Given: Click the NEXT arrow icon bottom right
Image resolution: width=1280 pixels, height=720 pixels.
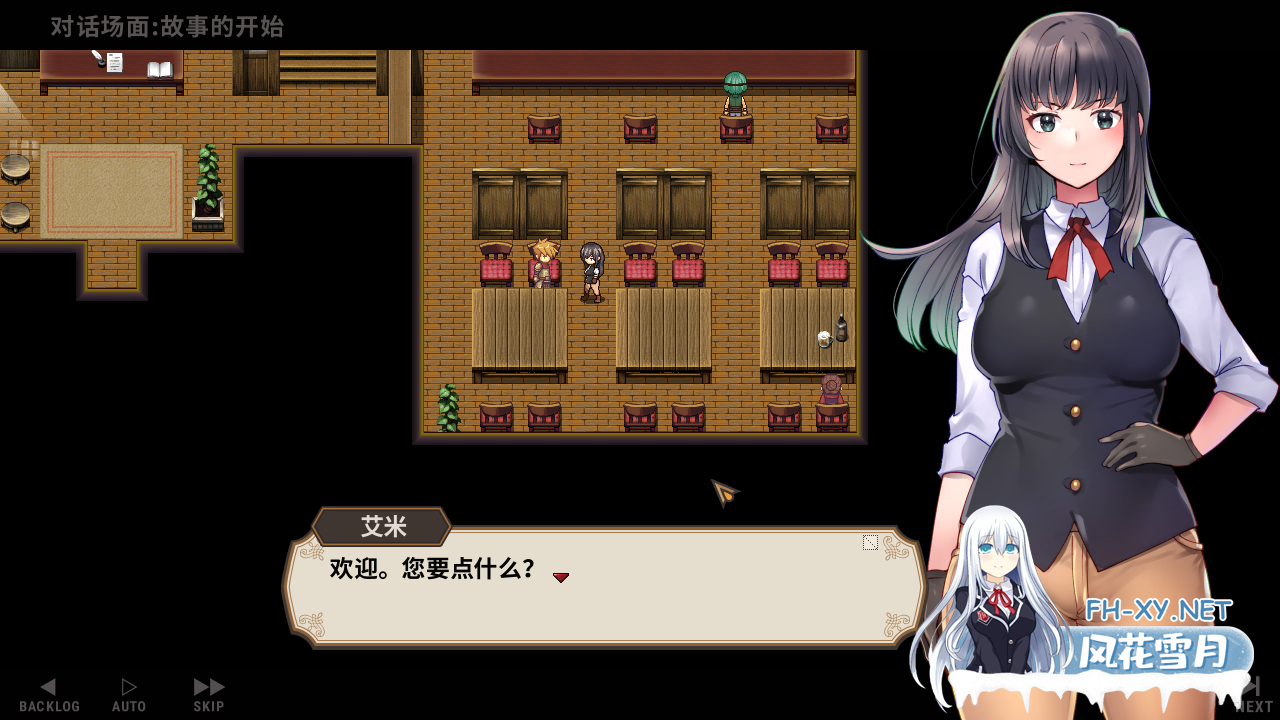Looking at the screenshot, I should [1253, 686].
